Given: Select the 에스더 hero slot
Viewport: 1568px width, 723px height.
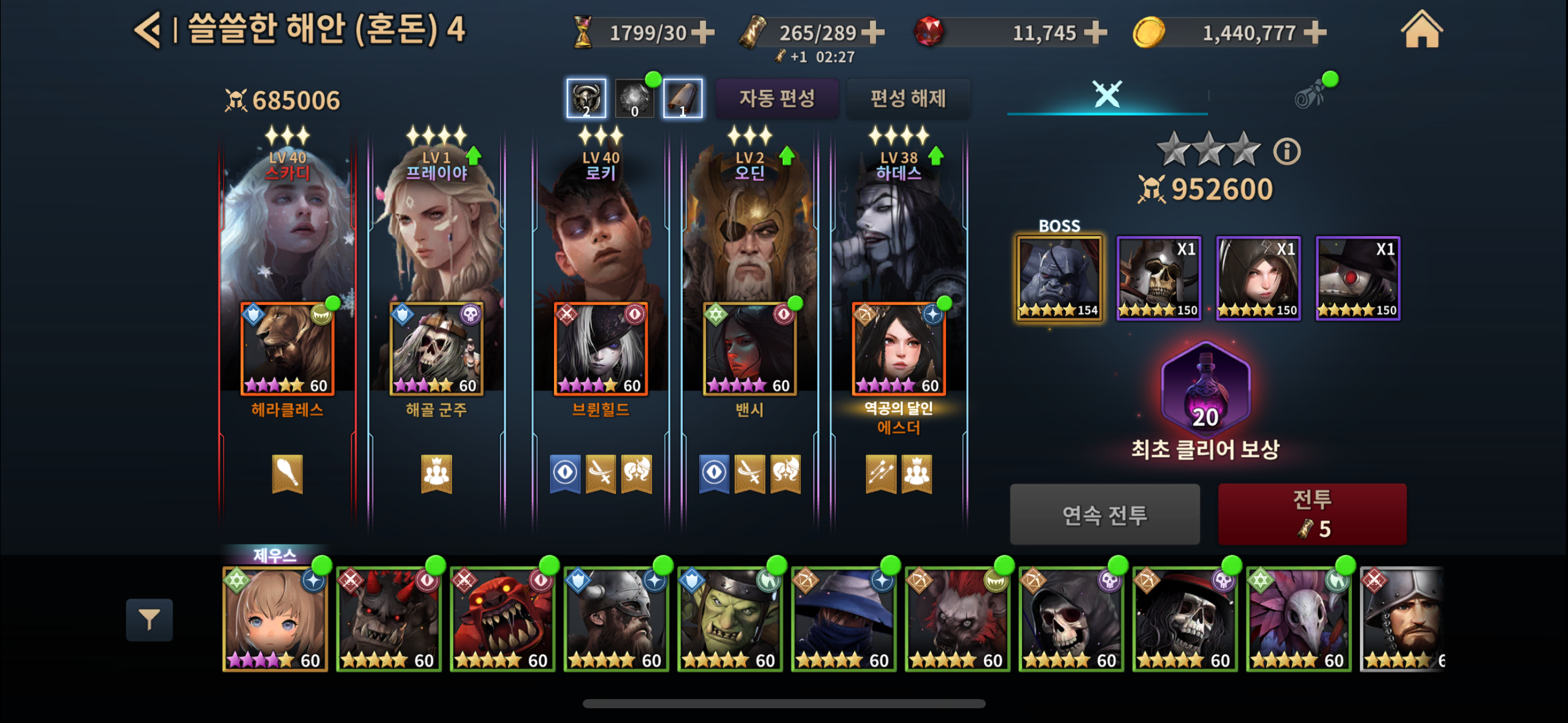Looking at the screenshot, I should [898, 348].
